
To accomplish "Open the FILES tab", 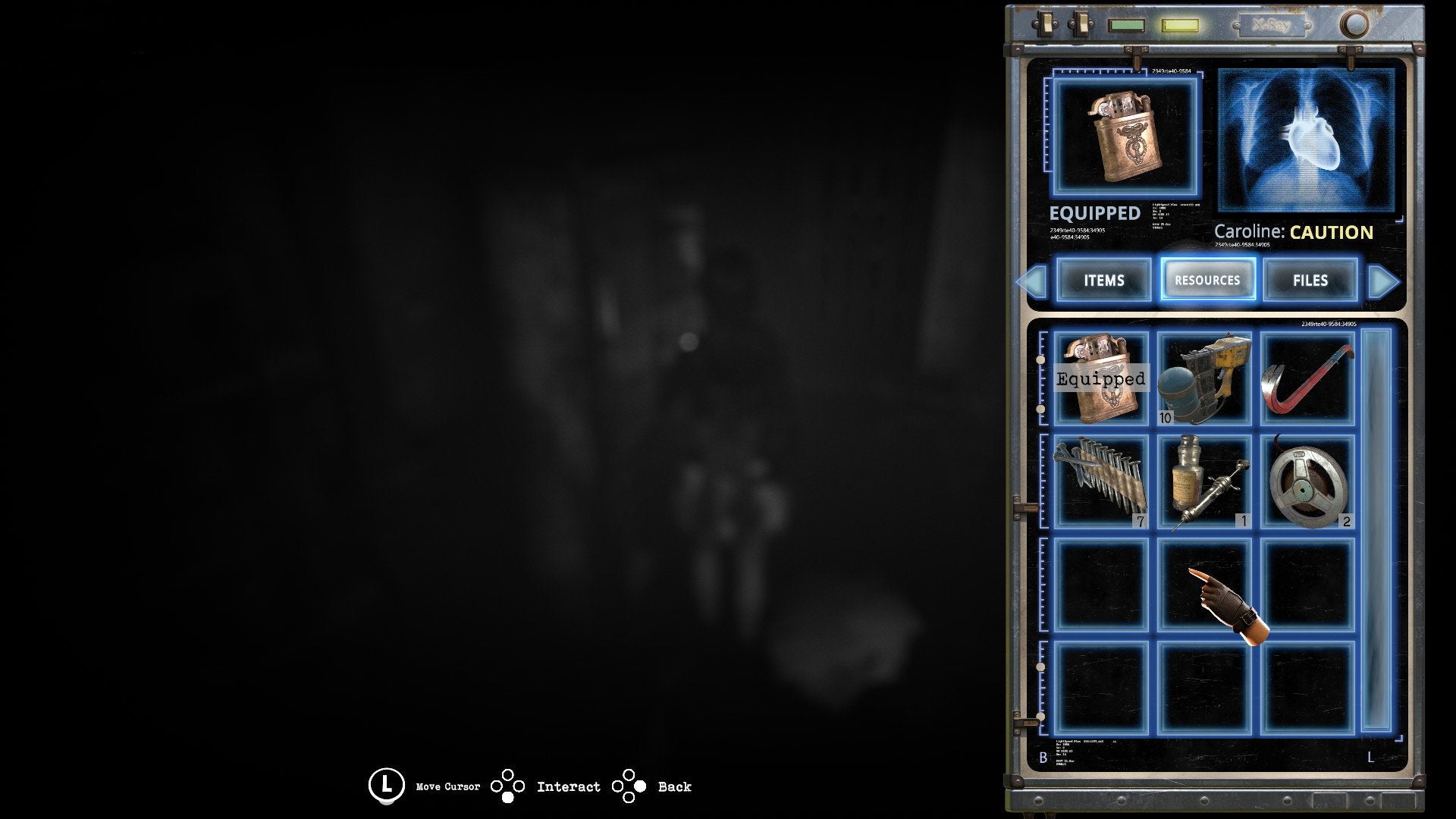I will [x=1310, y=281].
